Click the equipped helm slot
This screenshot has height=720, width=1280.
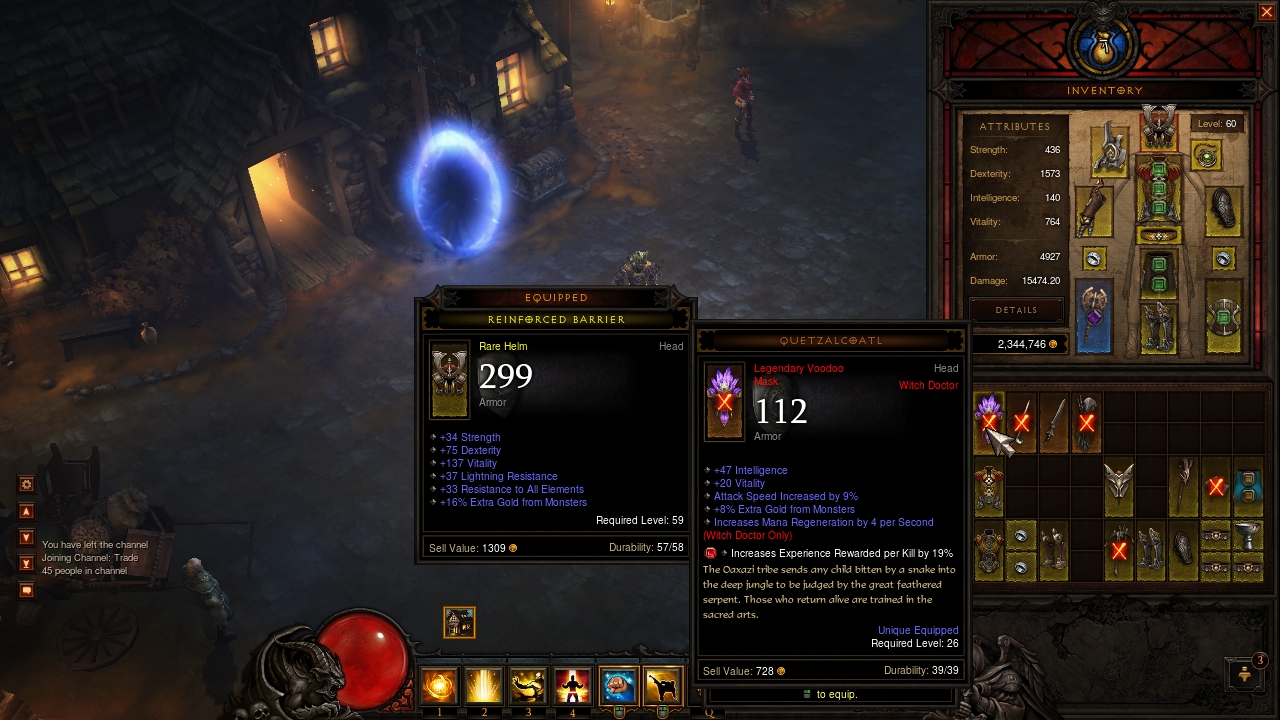[x=1158, y=129]
